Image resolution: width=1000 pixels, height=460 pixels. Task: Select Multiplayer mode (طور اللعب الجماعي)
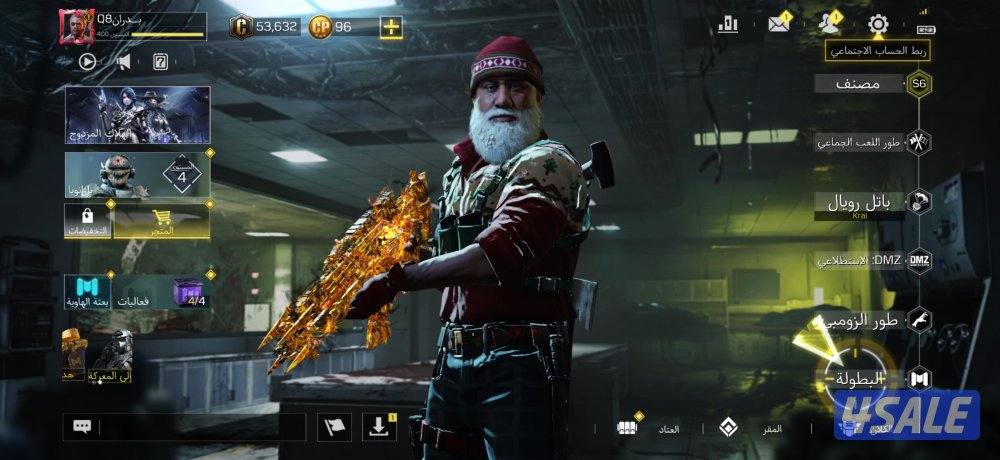pyautogui.click(x=862, y=142)
